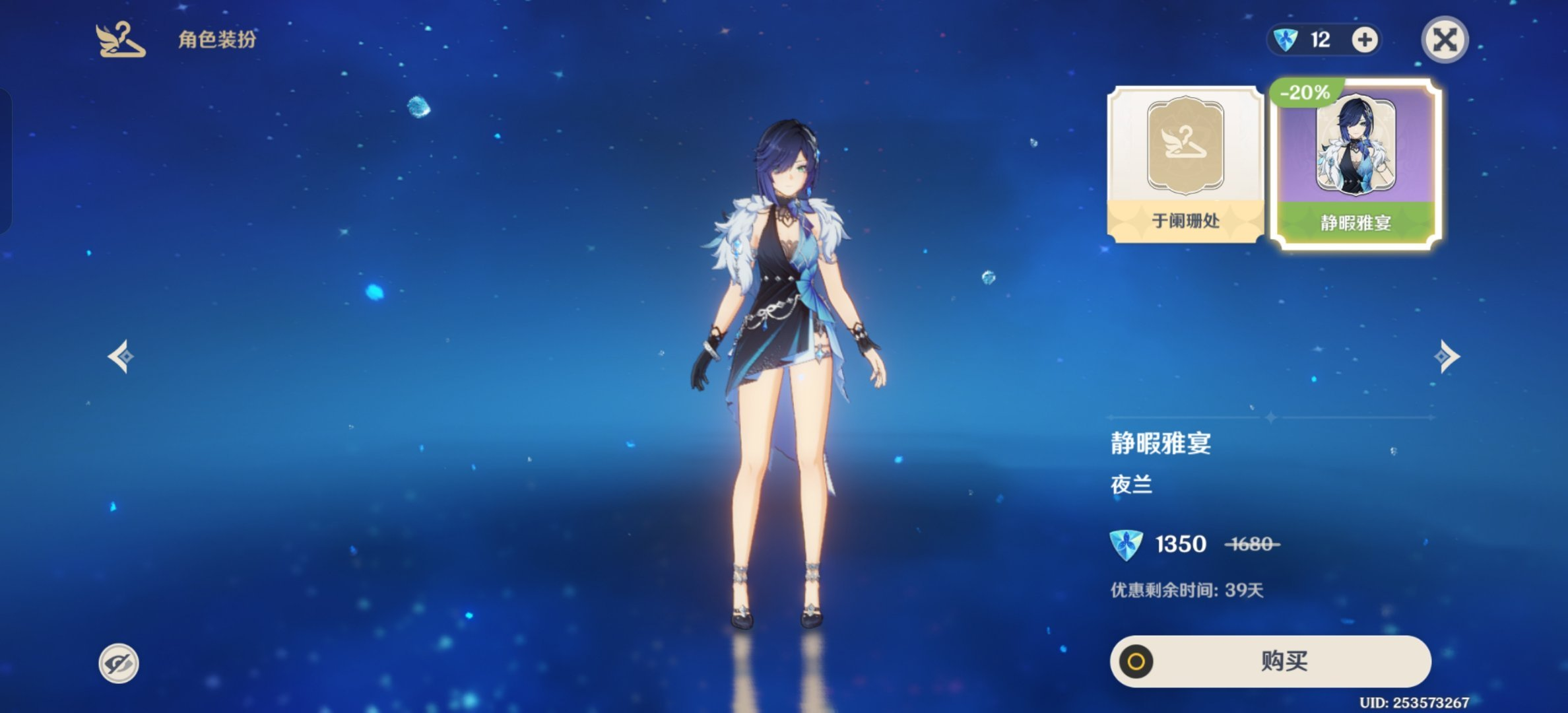Screen dimensions: 1568x713
Task: Switch to the previous character with the left arrow
Action: pyautogui.click(x=121, y=356)
